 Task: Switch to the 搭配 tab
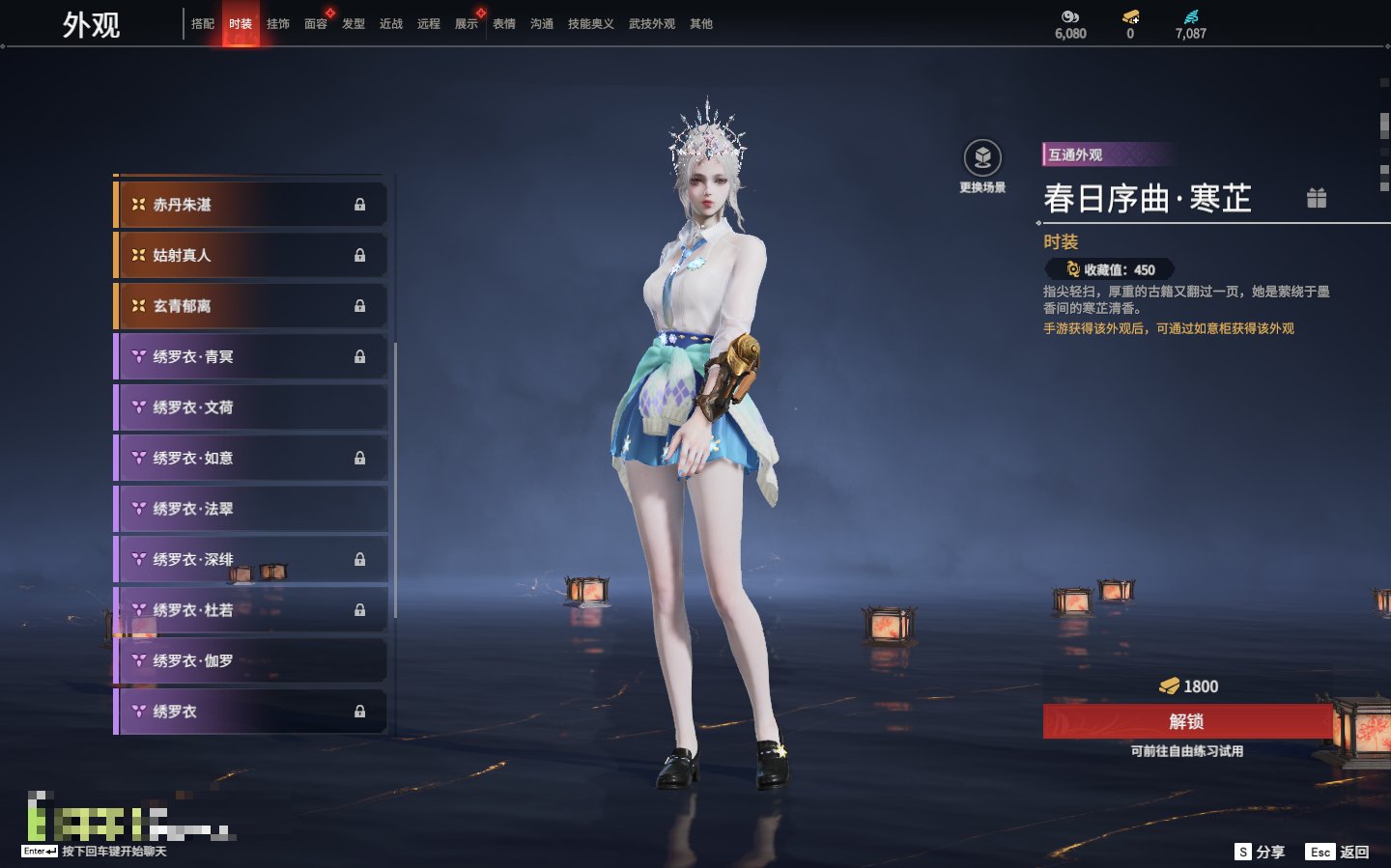(203, 24)
